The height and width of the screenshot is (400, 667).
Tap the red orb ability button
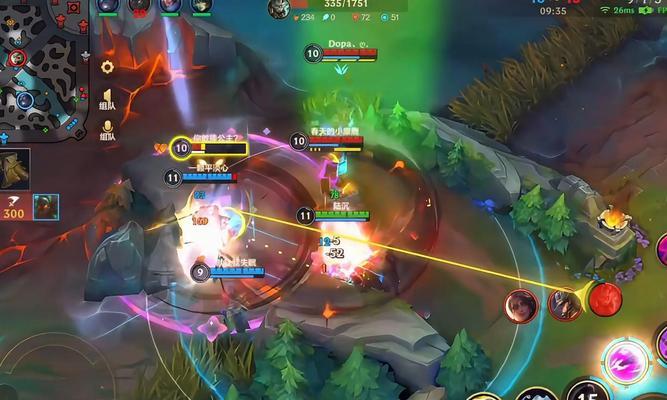605,298
